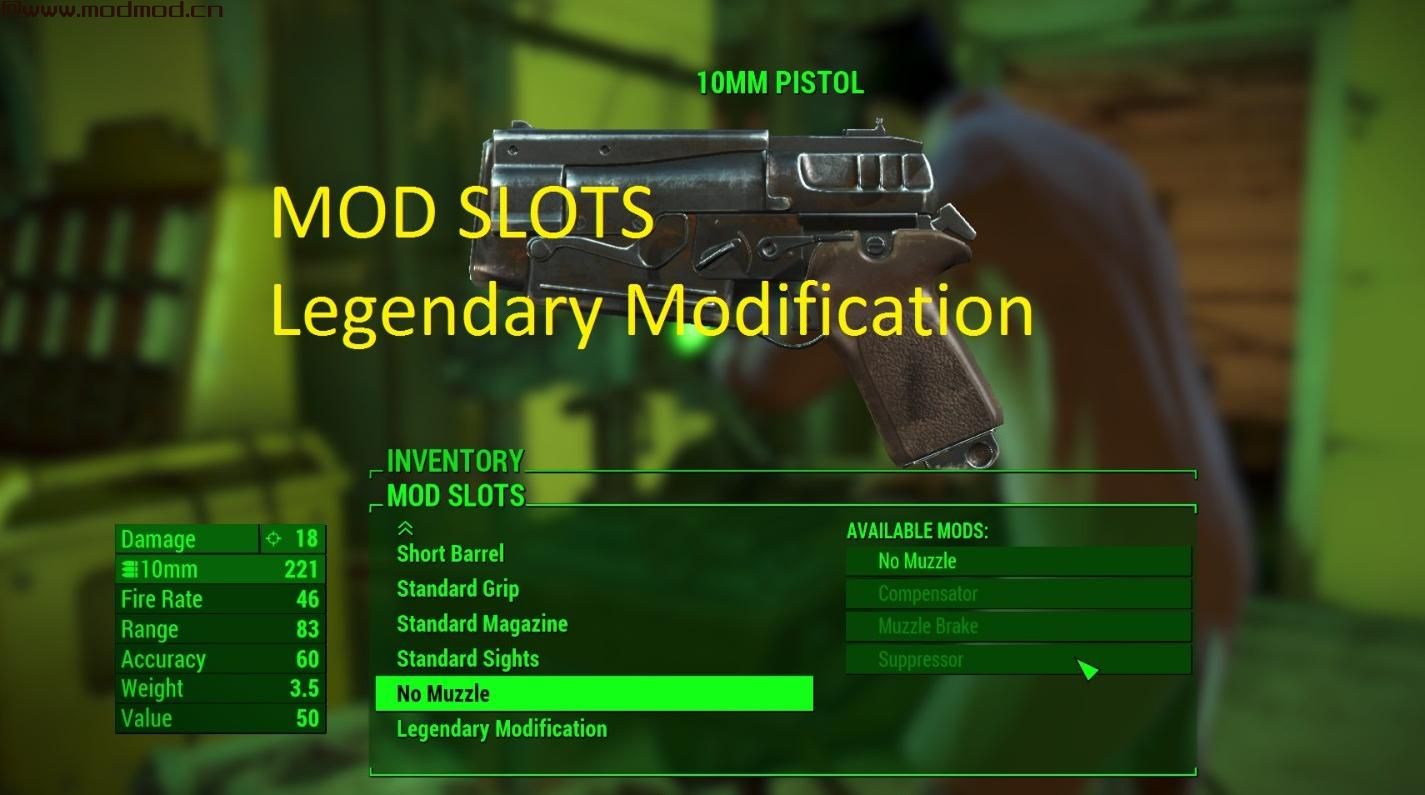Select the Short Barrel mod slot
This screenshot has width=1425, height=795.
pos(450,554)
